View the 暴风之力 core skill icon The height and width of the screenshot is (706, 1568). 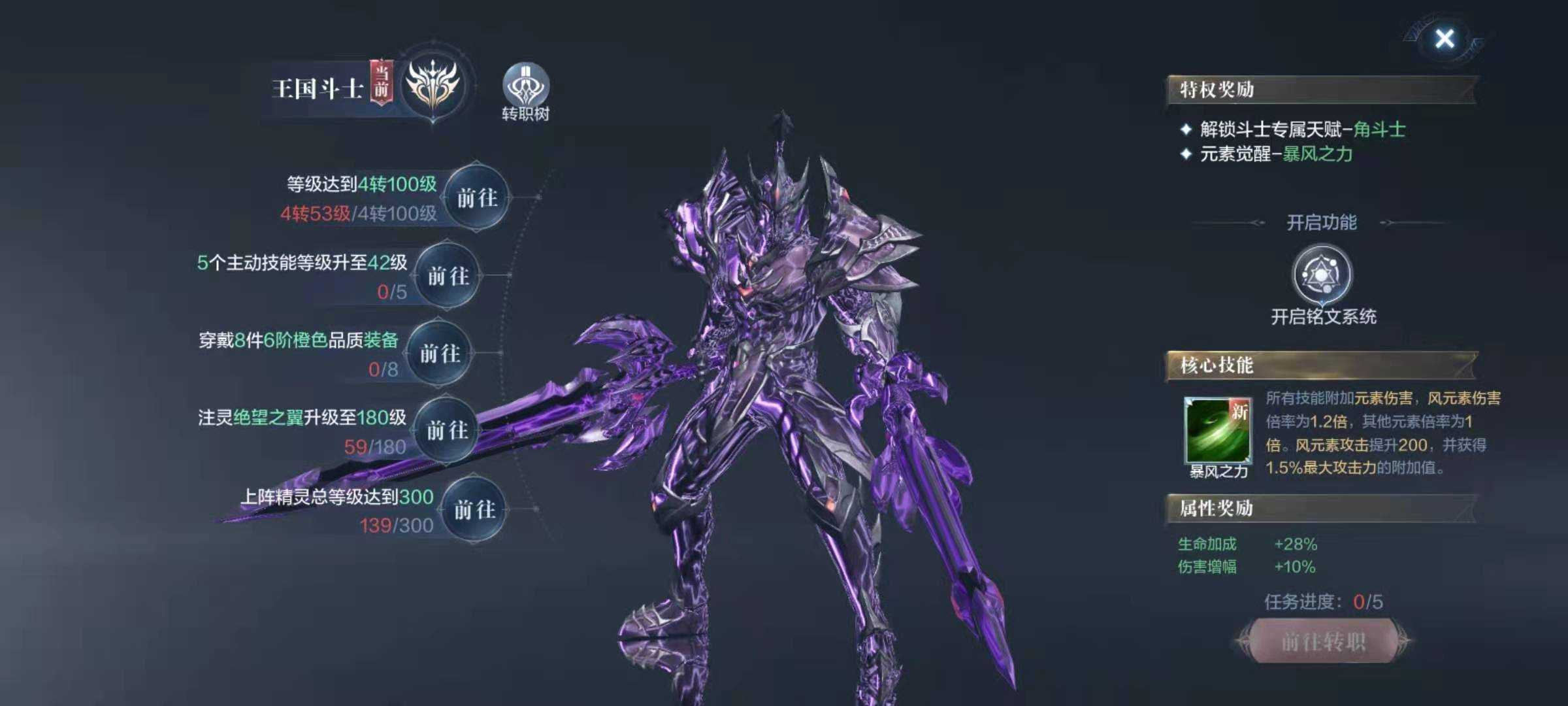tap(1218, 430)
